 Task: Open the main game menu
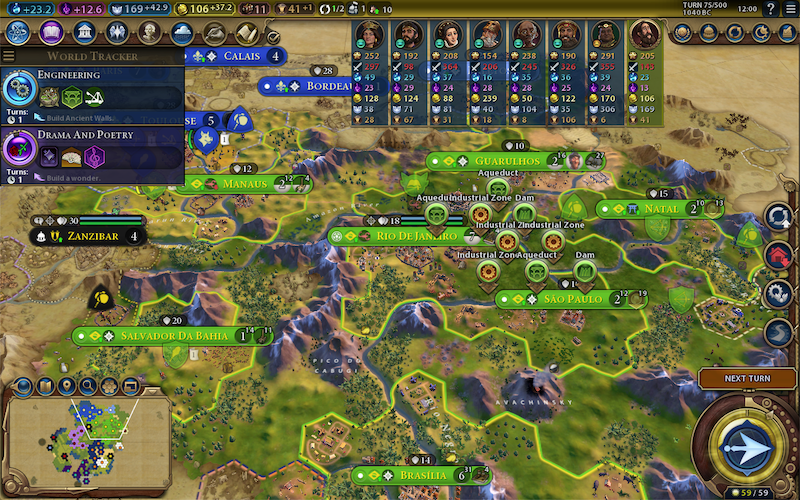point(790,9)
